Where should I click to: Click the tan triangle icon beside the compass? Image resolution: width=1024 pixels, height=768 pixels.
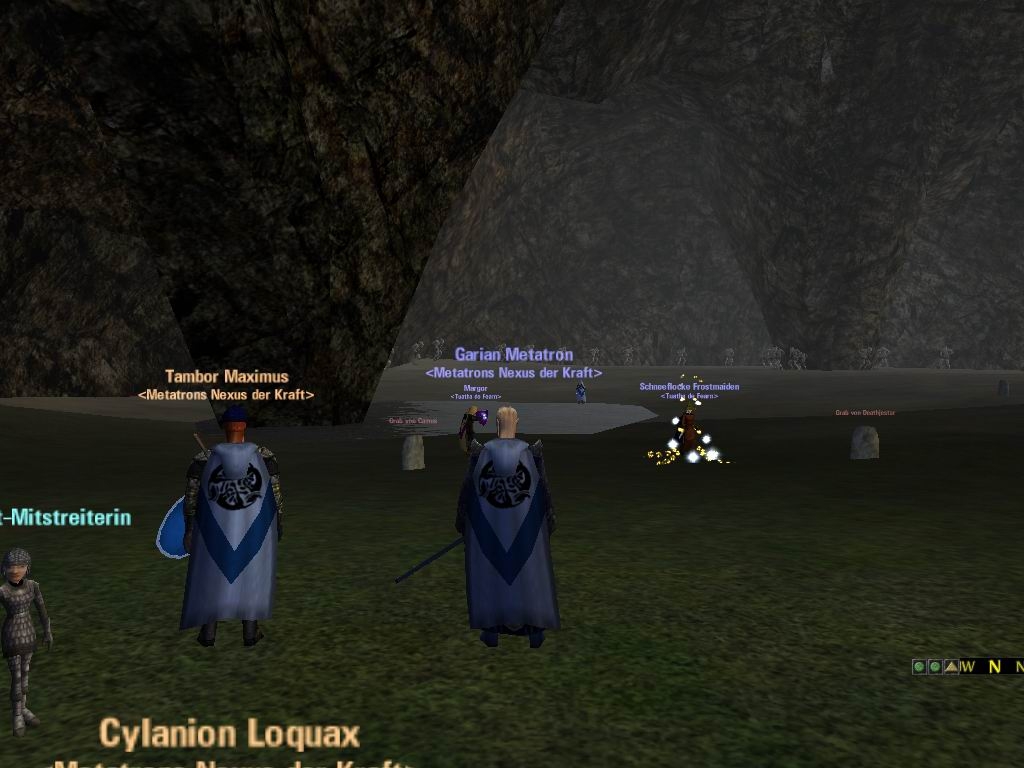[x=951, y=666]
